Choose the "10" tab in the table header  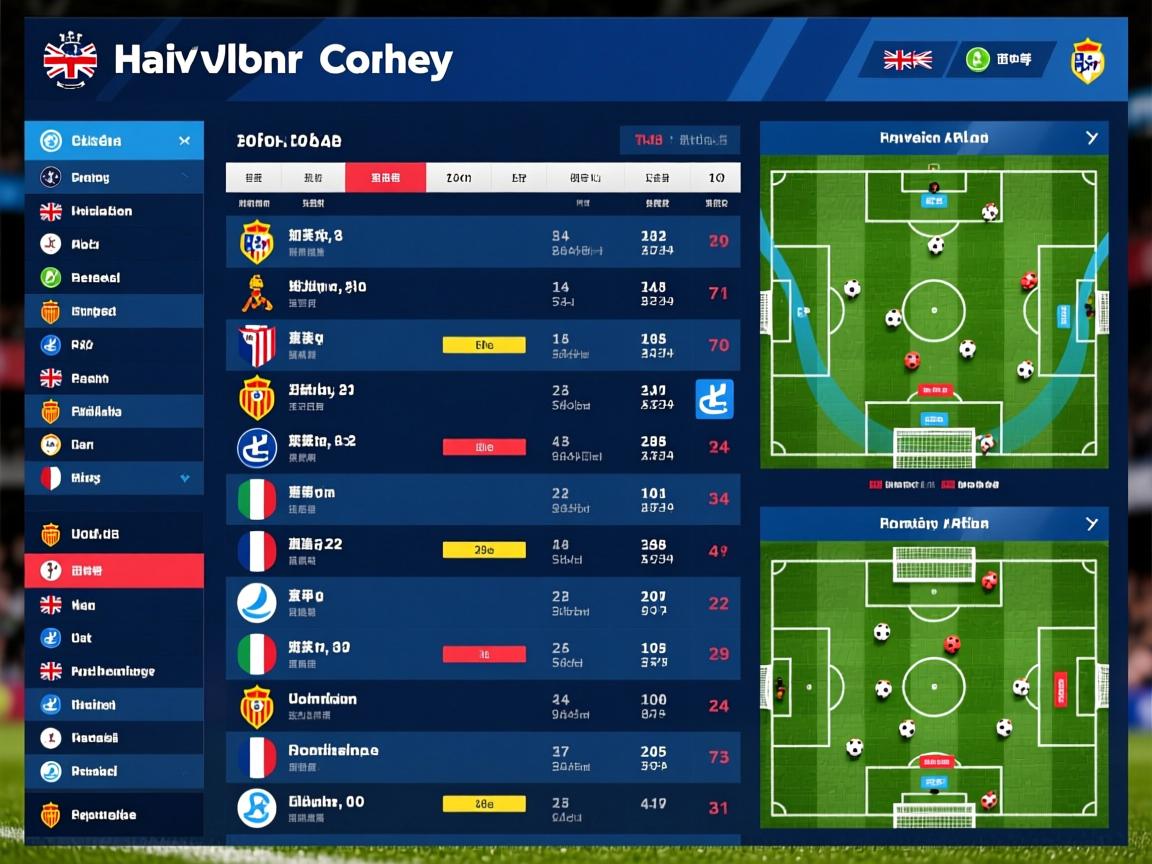coord(716,178)
